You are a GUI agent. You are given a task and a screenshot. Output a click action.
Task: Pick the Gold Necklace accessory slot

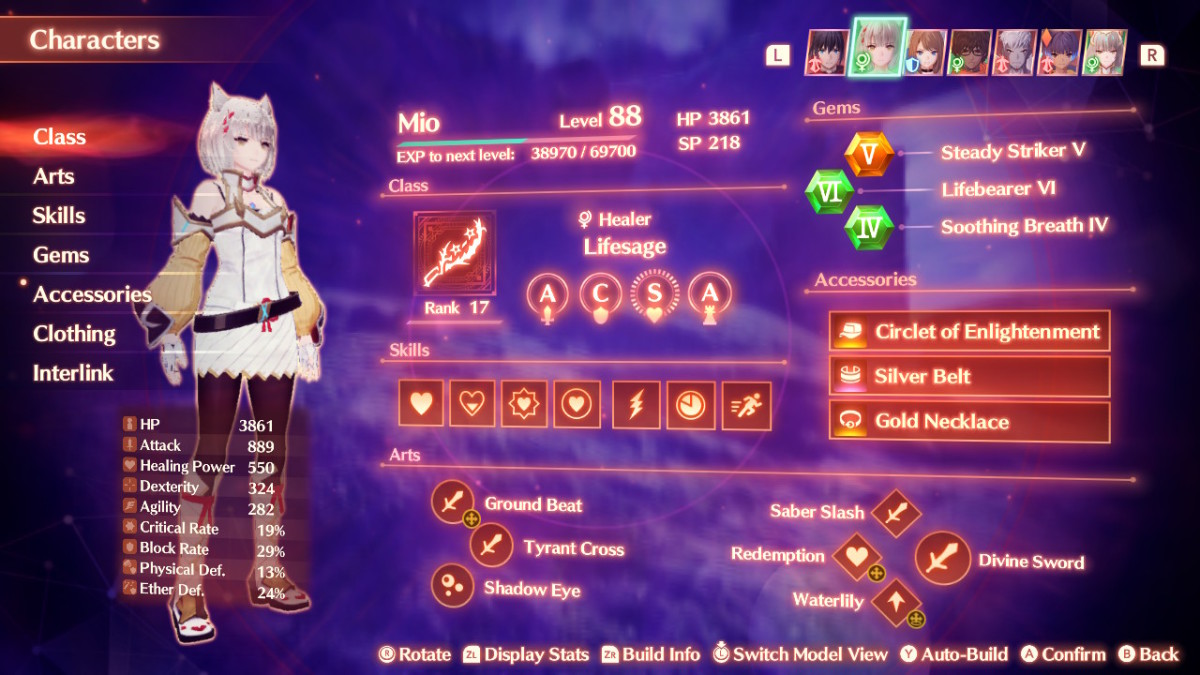[969, 421]
